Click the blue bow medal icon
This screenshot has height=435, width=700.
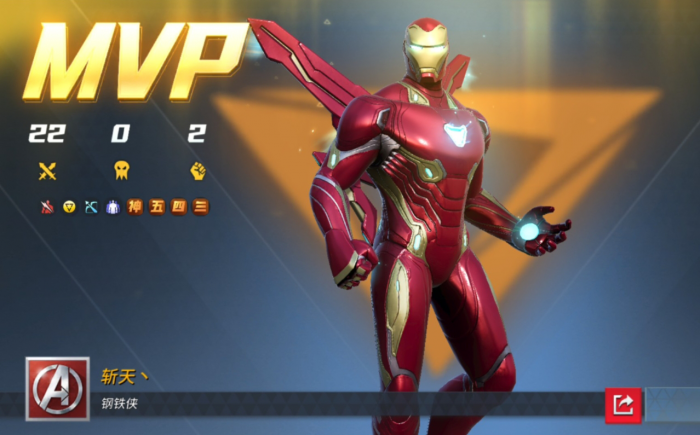[91, 207]
